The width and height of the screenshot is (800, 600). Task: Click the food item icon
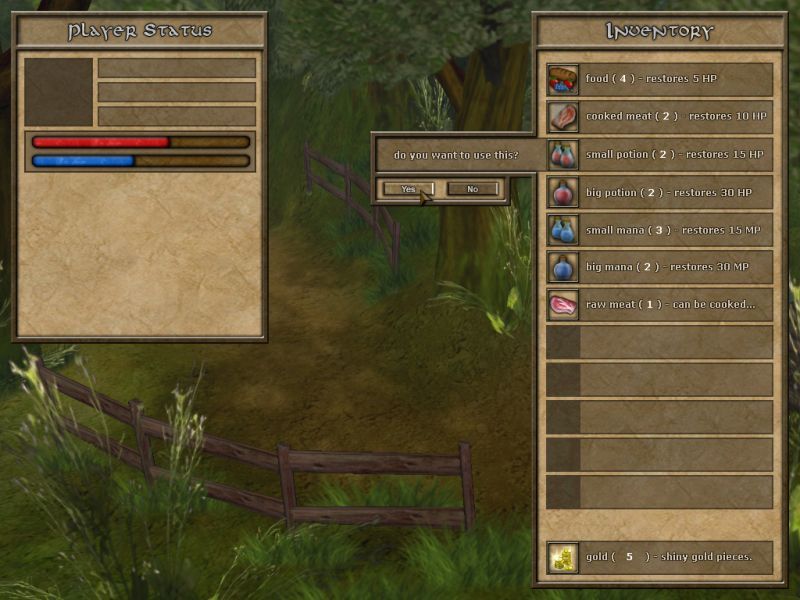[563, 79]
